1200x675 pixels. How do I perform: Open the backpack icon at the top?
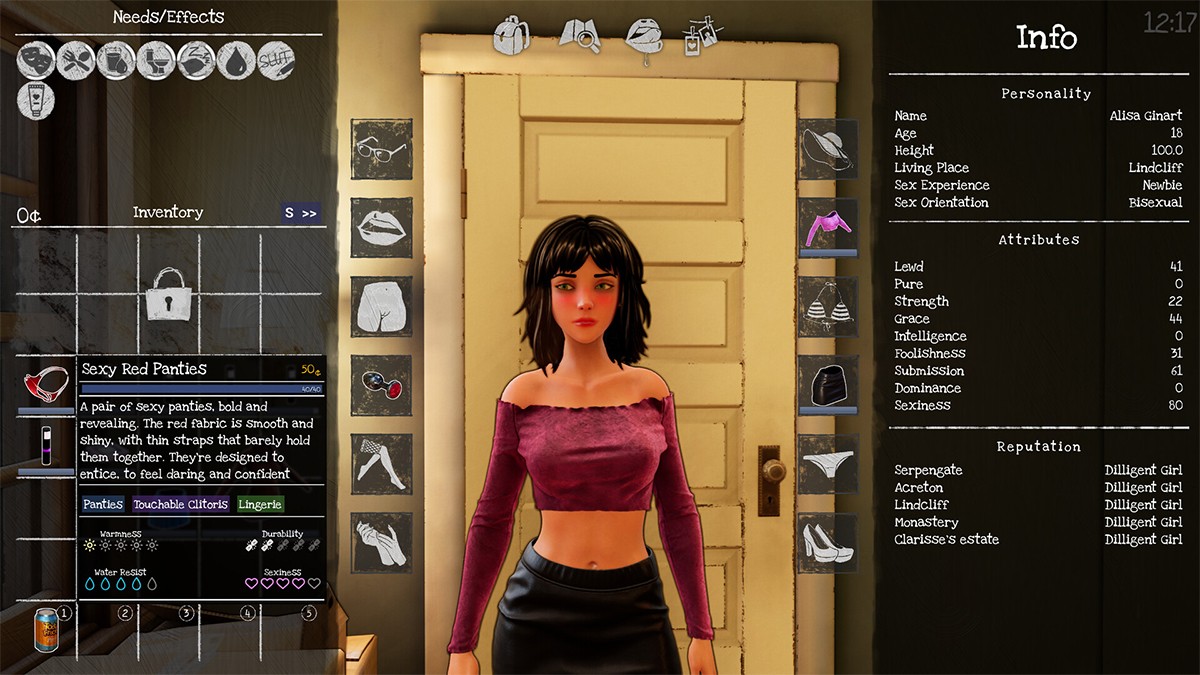point(511,36)
